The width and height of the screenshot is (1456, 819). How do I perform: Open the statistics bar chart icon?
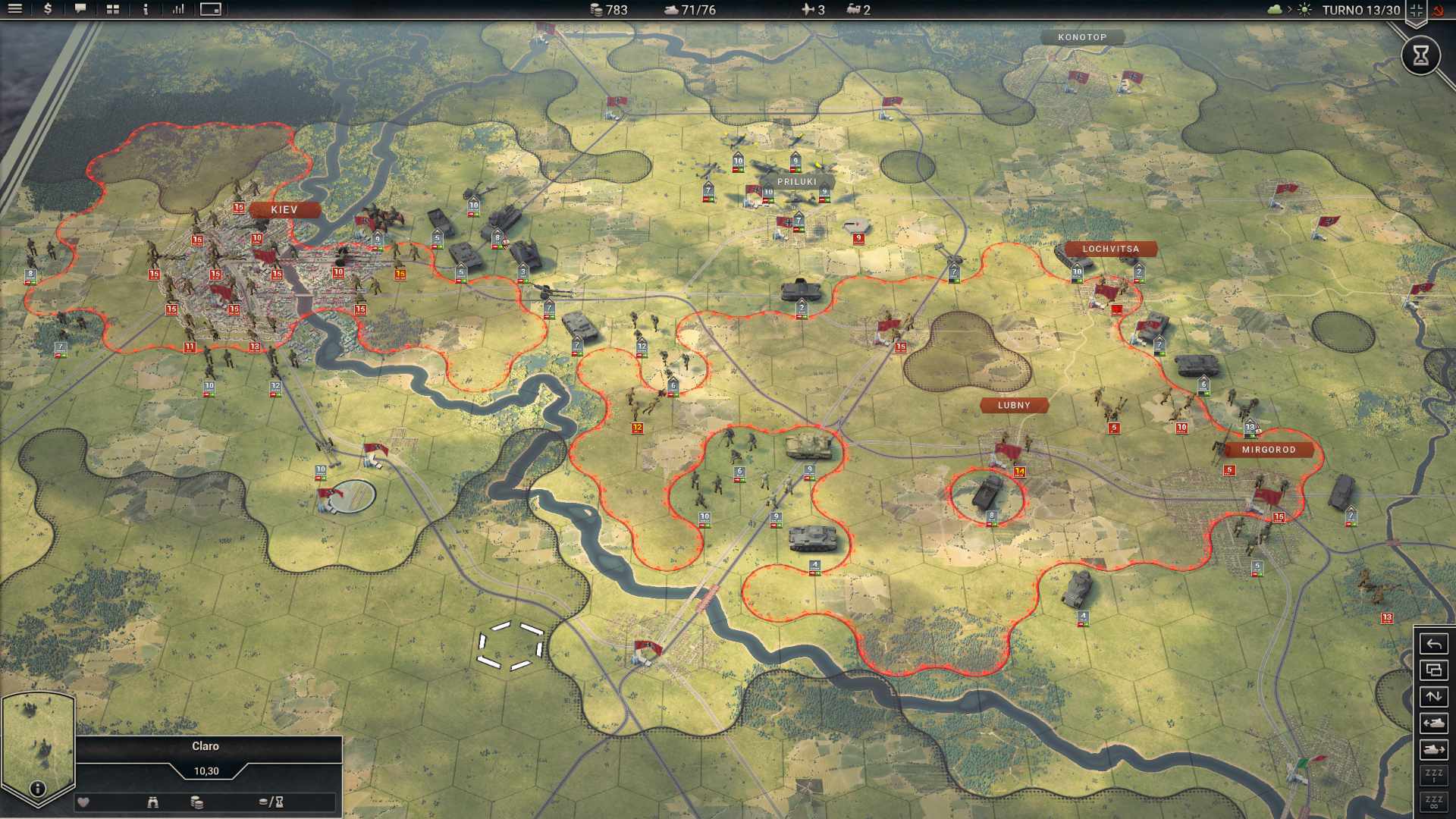coord(179,10)
